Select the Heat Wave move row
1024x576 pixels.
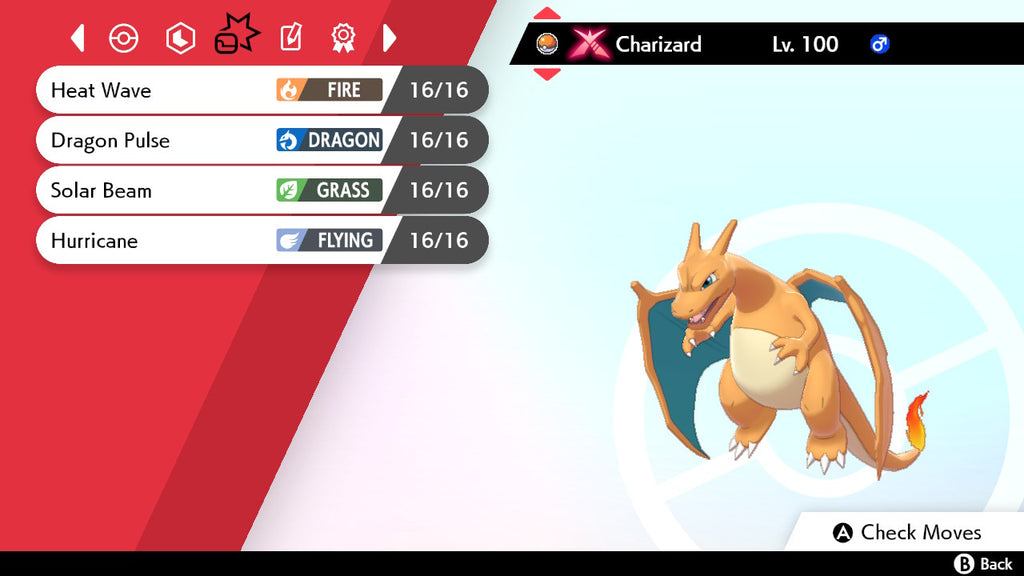(260, 90)
